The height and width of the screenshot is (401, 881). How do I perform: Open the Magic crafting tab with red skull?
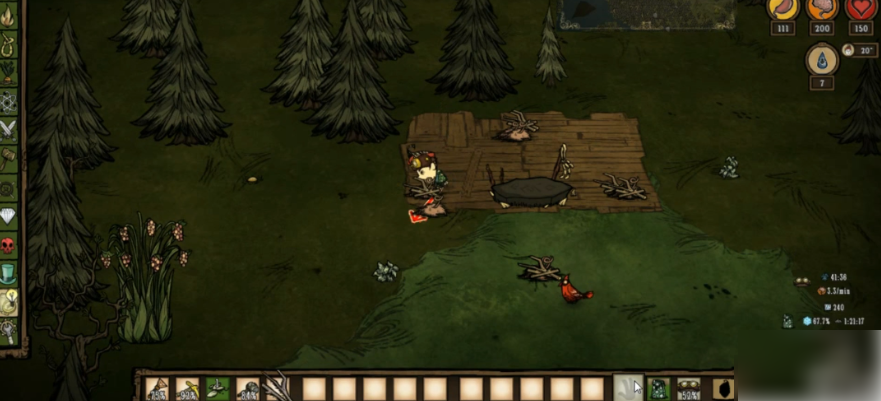coord(9,244)
